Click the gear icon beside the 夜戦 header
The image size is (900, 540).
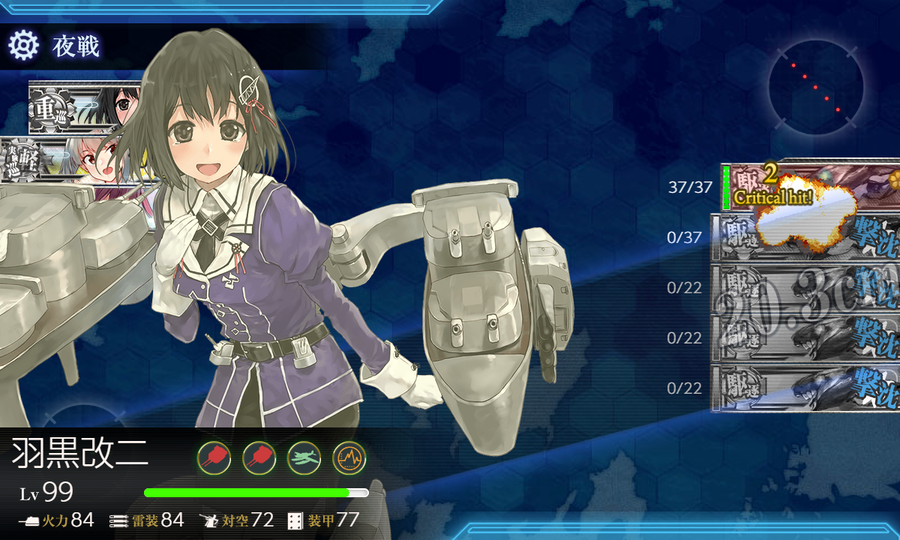(x=23, y=45)
